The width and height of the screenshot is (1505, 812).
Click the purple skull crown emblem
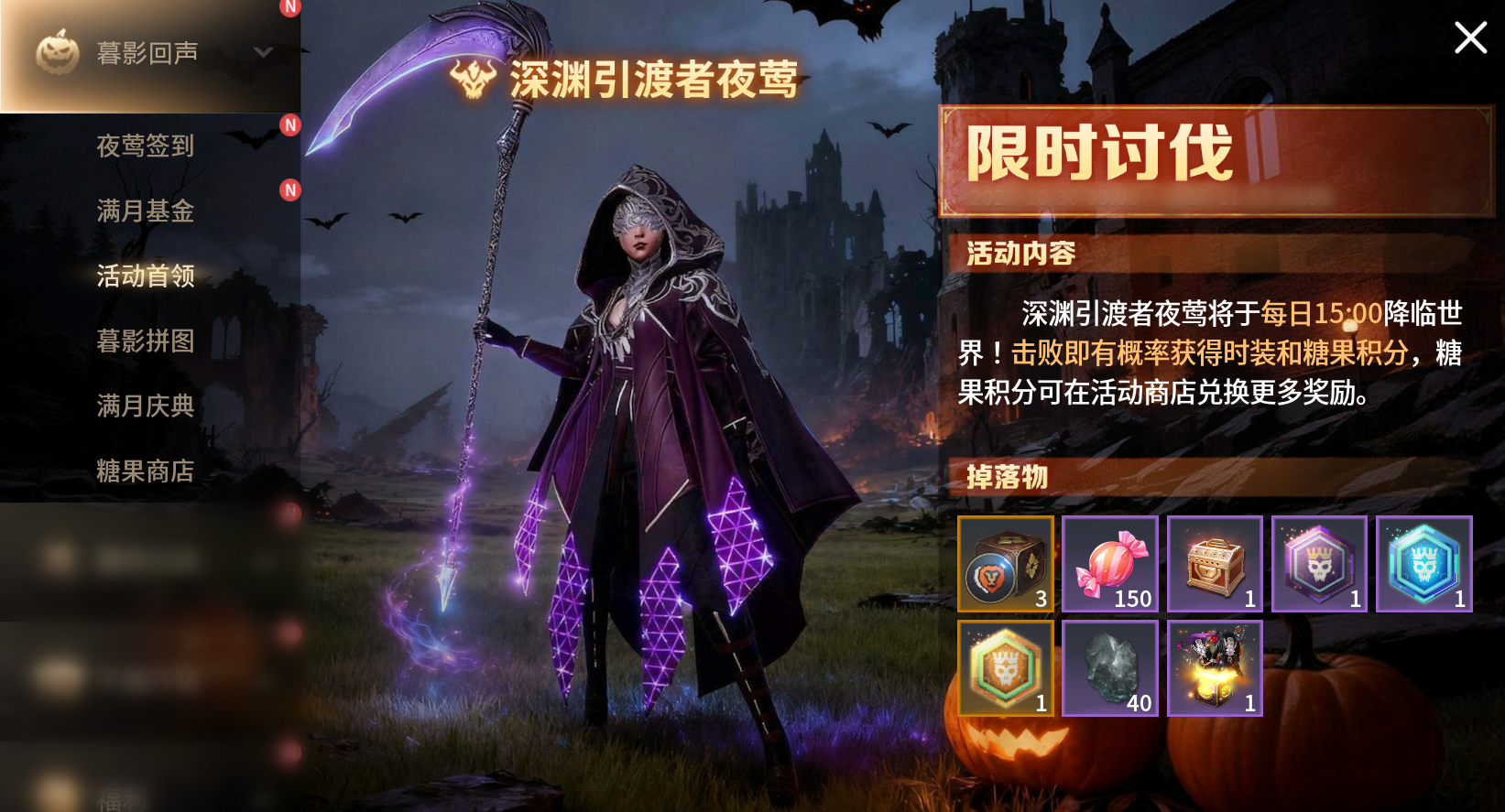(1319, 564)
